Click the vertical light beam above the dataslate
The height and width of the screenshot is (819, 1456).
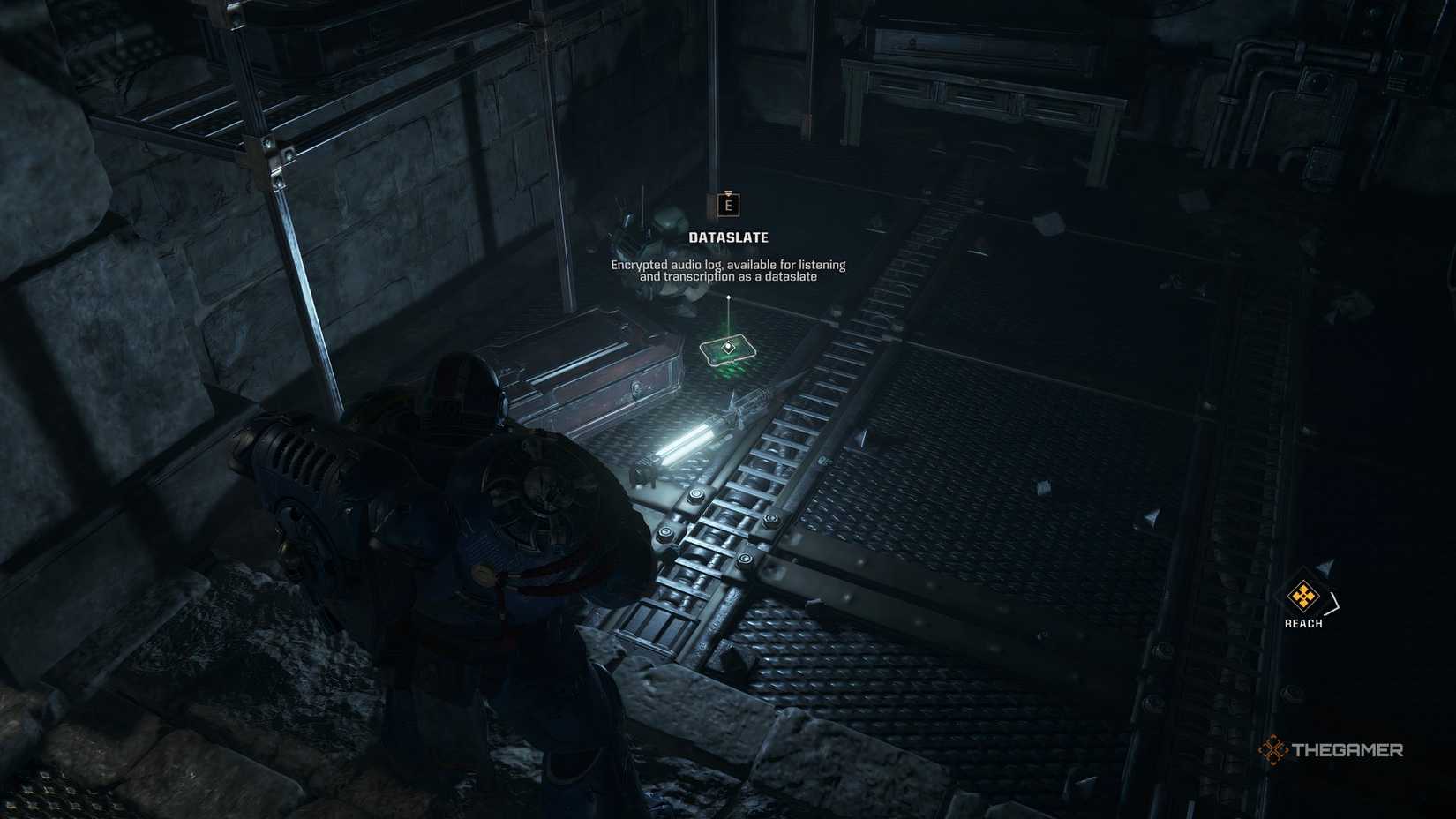tap(728, 319)
